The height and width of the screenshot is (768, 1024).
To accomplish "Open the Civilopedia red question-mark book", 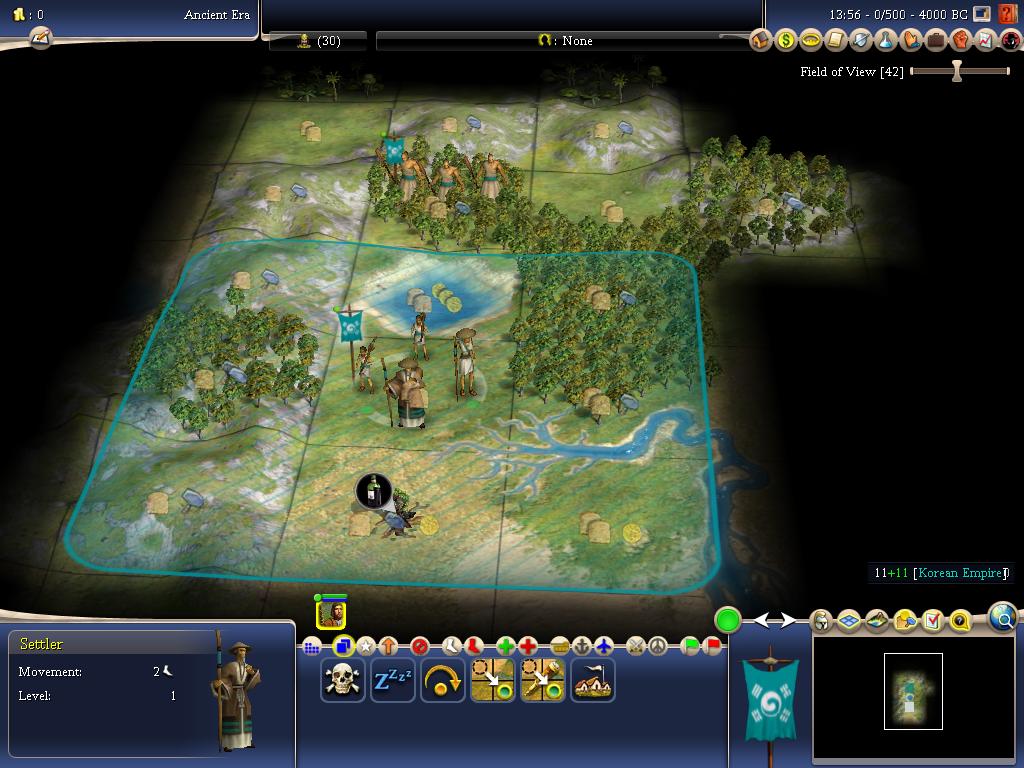I will (1007, 14).
